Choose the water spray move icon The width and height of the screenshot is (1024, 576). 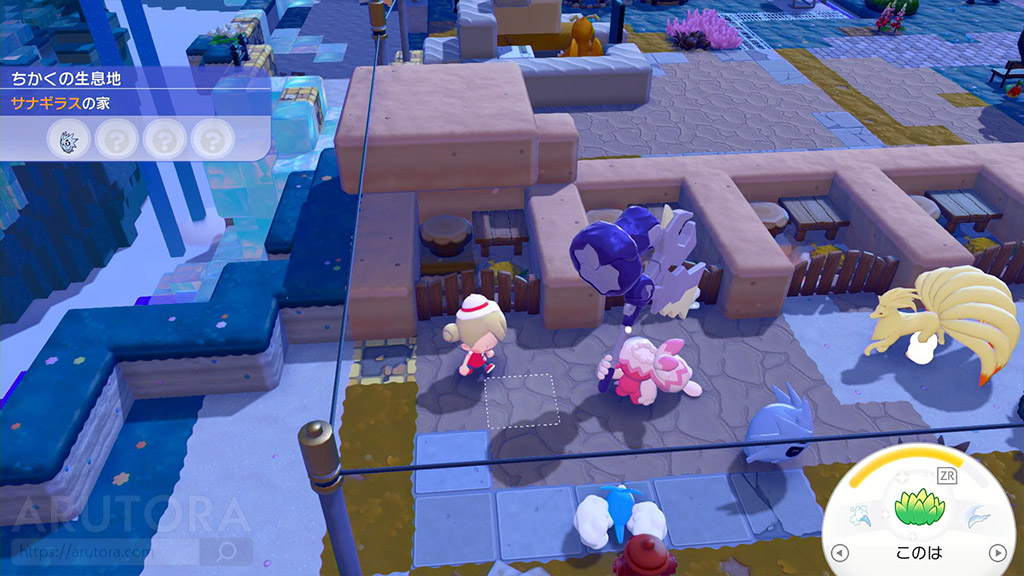[x=861, y=518]
